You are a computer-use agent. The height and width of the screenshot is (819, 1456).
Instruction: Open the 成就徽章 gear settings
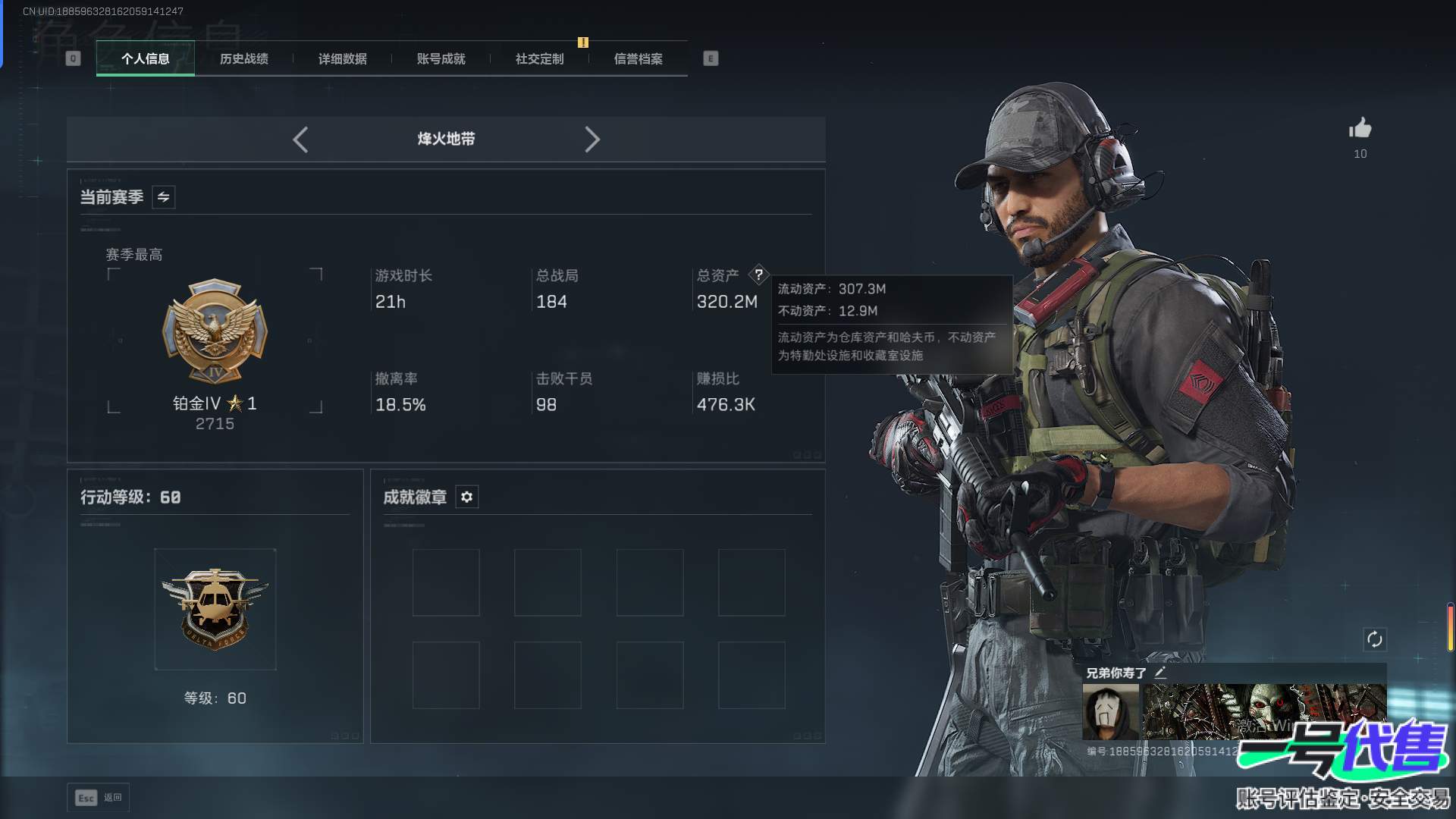(466, 497)
